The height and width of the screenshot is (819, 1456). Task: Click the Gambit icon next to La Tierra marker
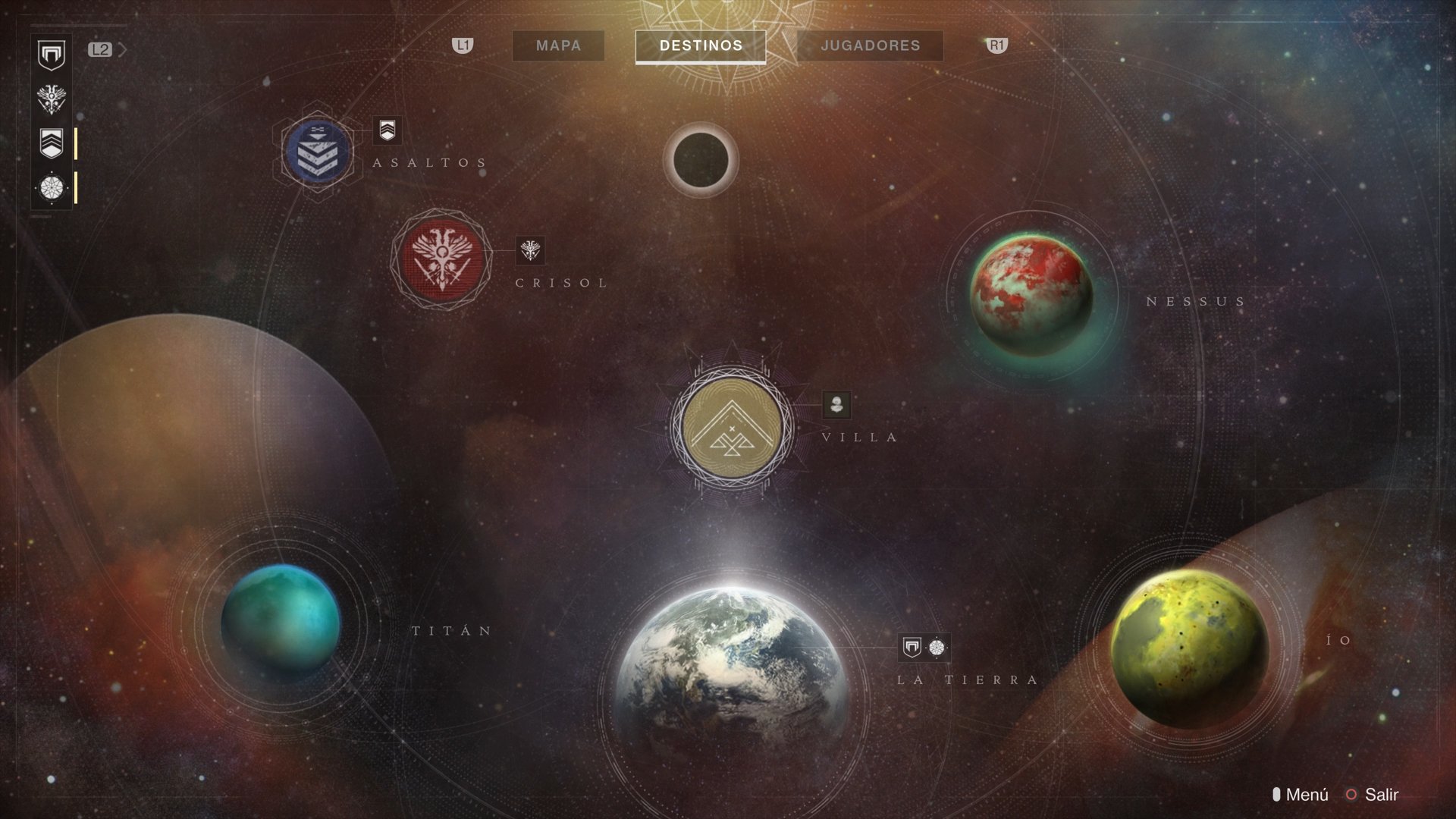(x=938, y=647)
